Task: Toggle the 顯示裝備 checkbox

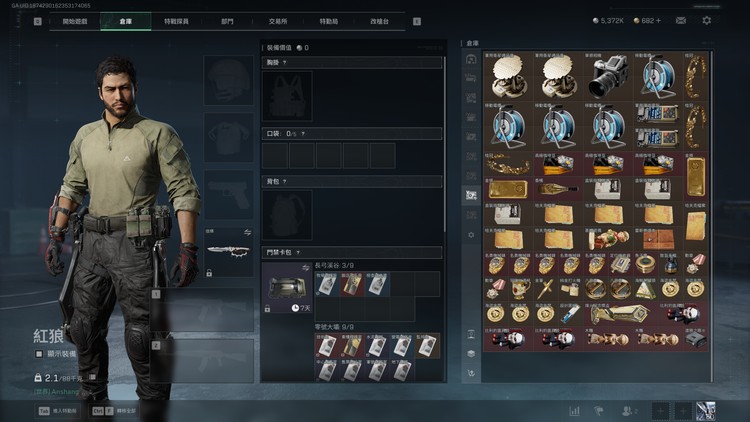Action: click(x=39, y=354)
